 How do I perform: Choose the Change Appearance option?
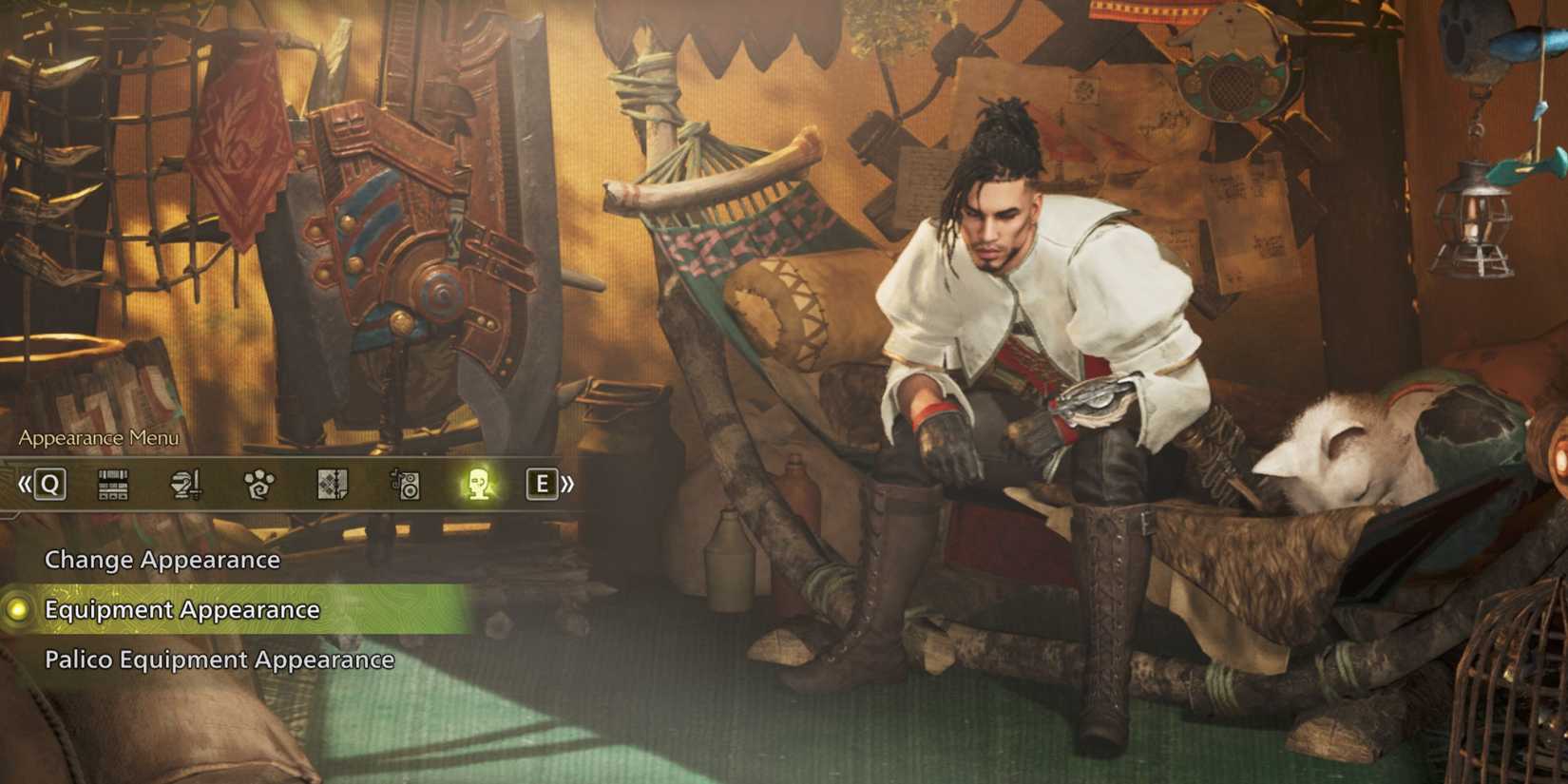click(x=162, y=561)
